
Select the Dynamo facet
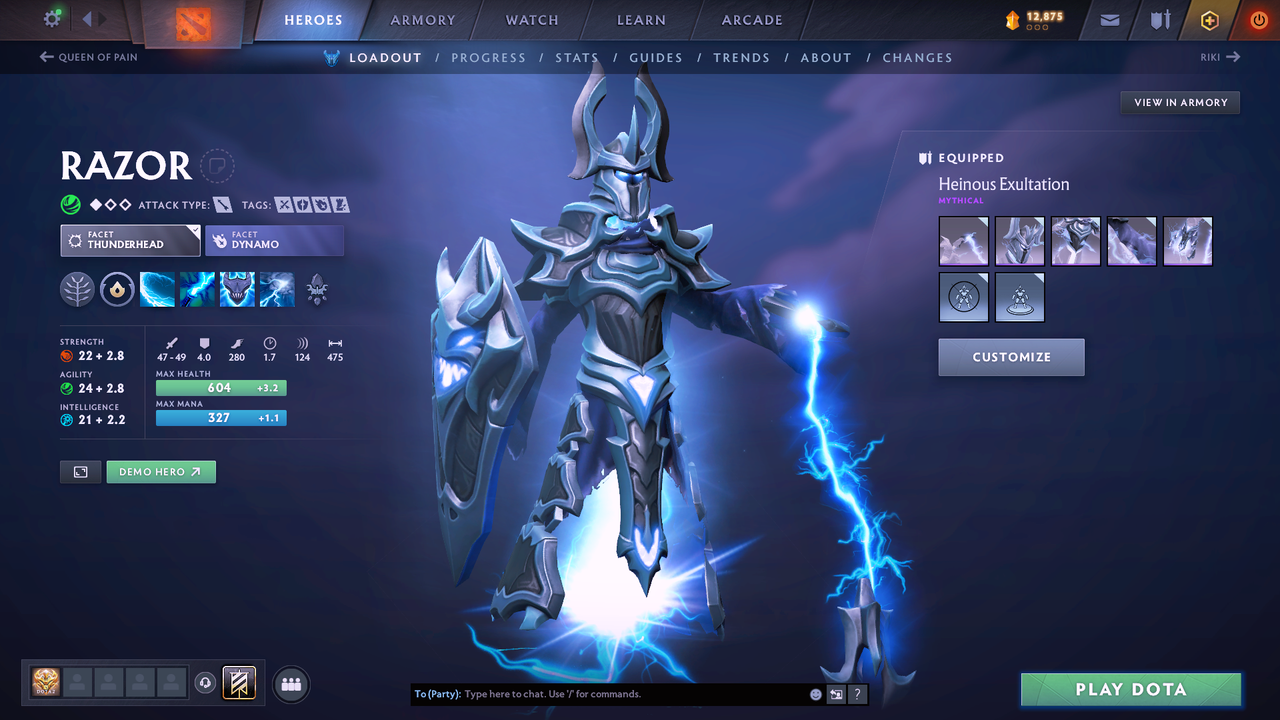pyautogui.click(x=275, y=240)
